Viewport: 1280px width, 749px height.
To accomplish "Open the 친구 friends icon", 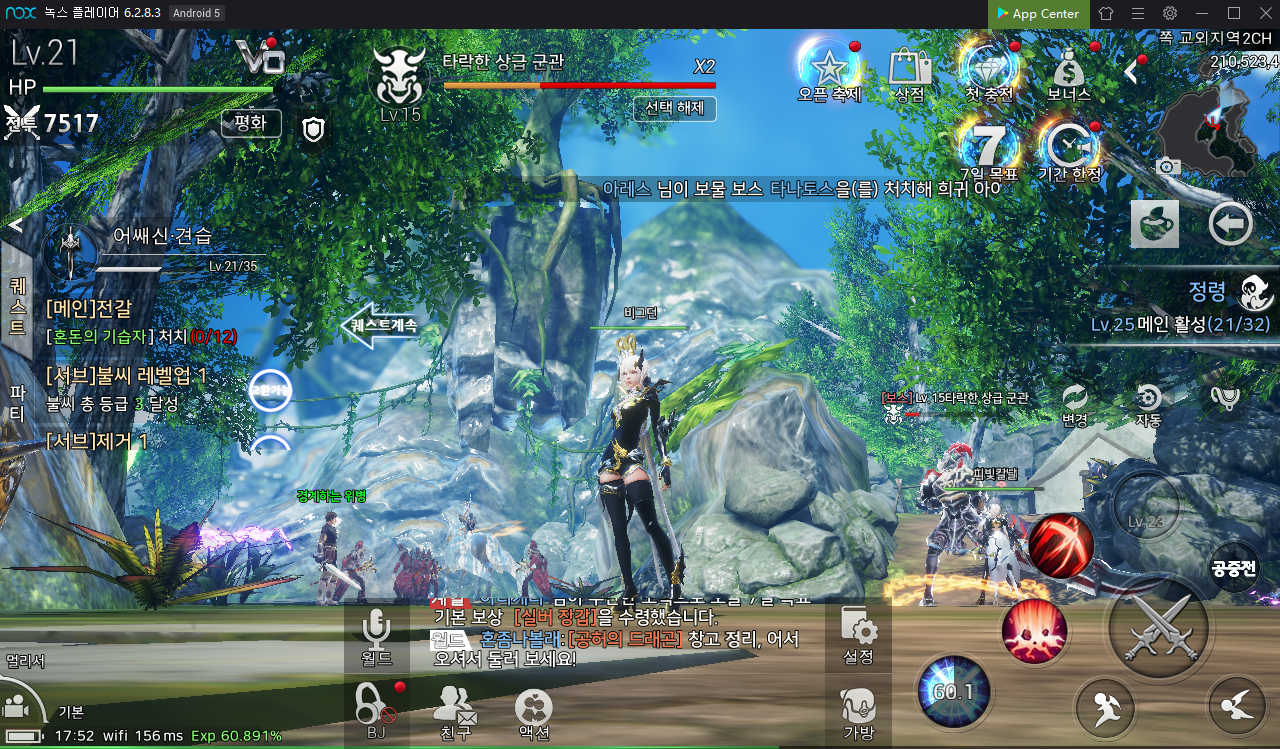I will click(455, 715).
